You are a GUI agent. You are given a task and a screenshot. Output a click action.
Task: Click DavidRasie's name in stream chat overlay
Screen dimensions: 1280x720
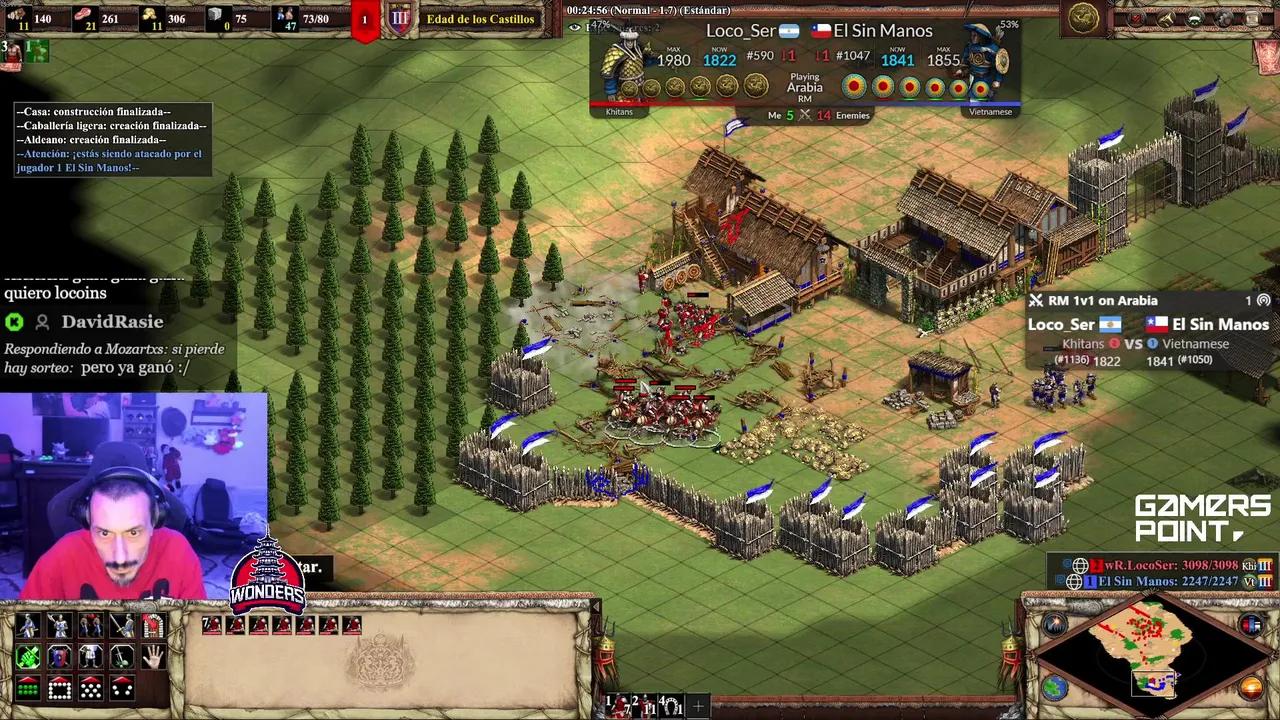pos(112,322)
